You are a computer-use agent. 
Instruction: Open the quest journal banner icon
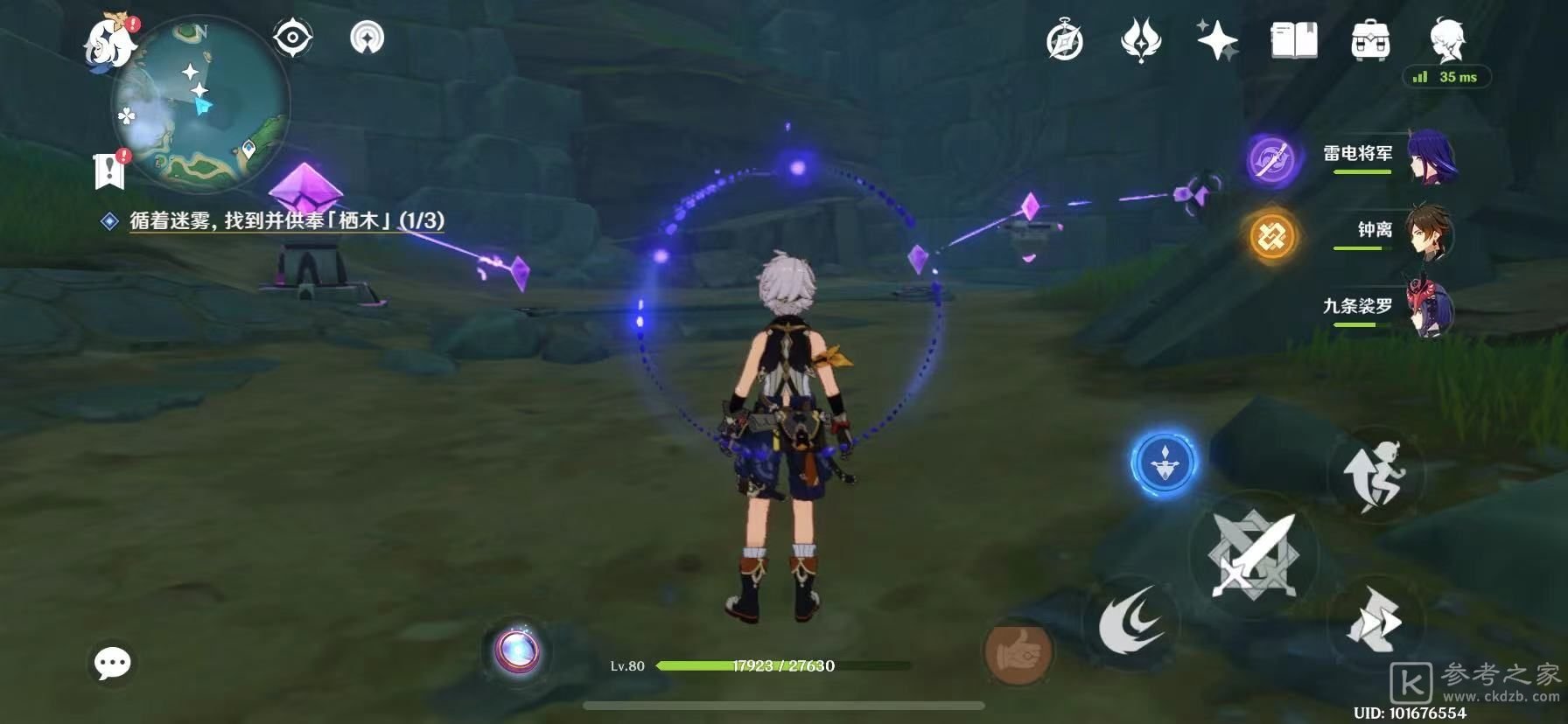[x=109, y=170]
